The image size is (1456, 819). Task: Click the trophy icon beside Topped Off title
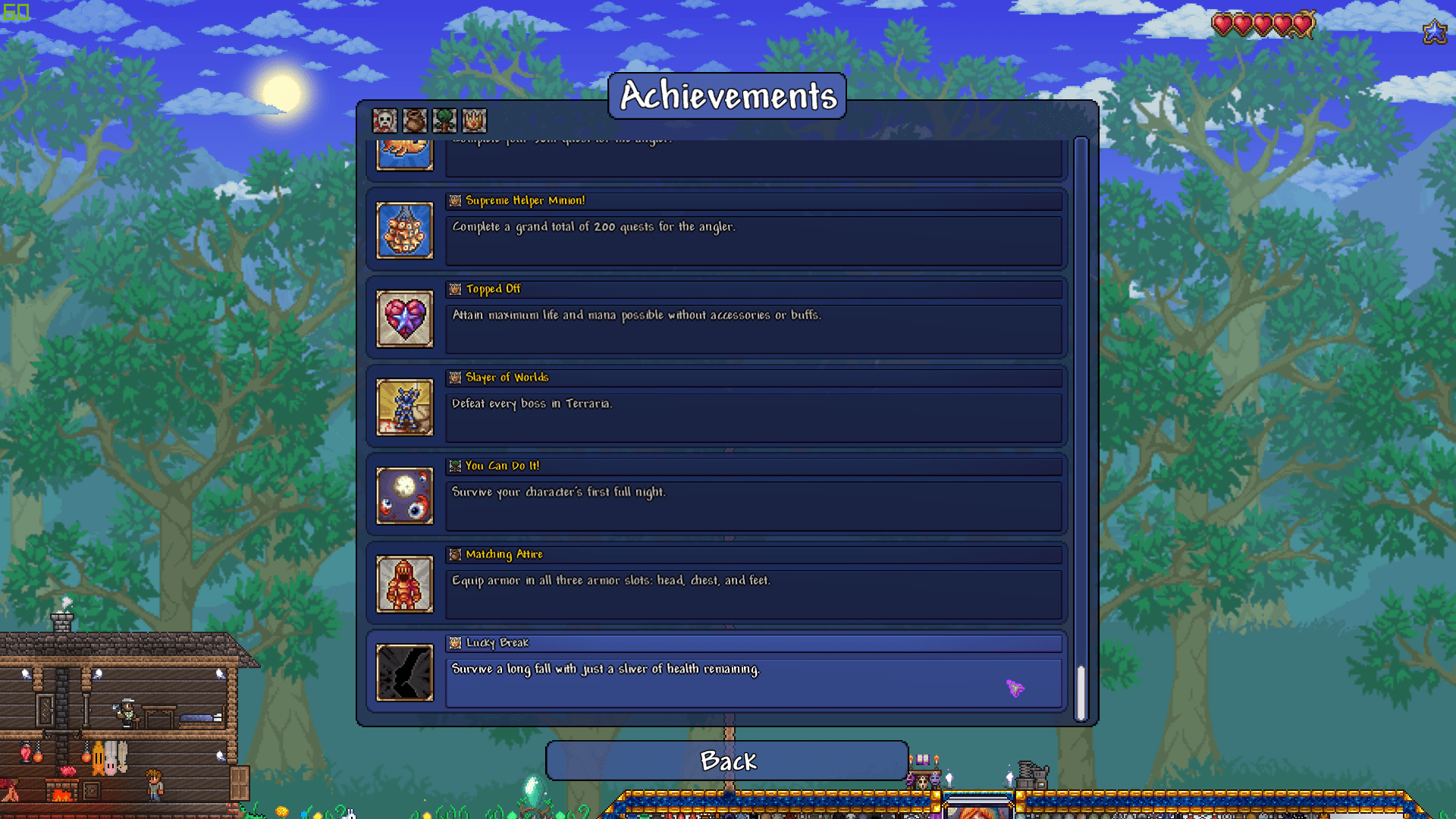[455, 289]
